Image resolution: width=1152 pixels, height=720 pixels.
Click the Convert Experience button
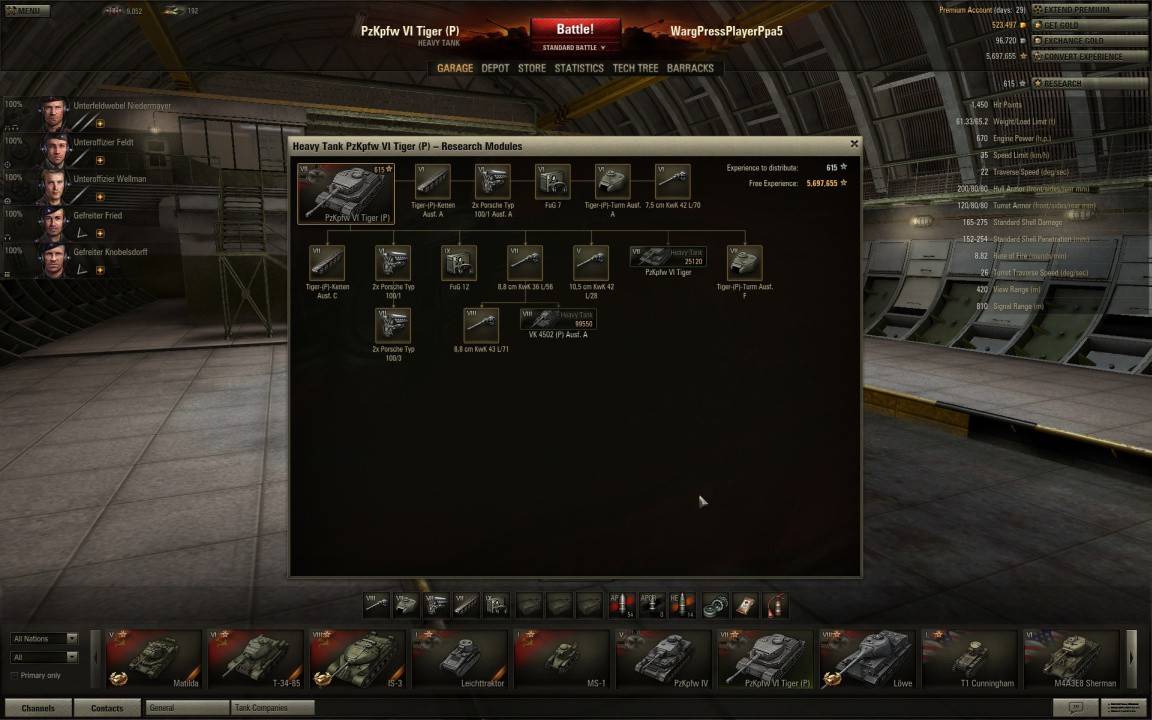[x=1088, y=56]
